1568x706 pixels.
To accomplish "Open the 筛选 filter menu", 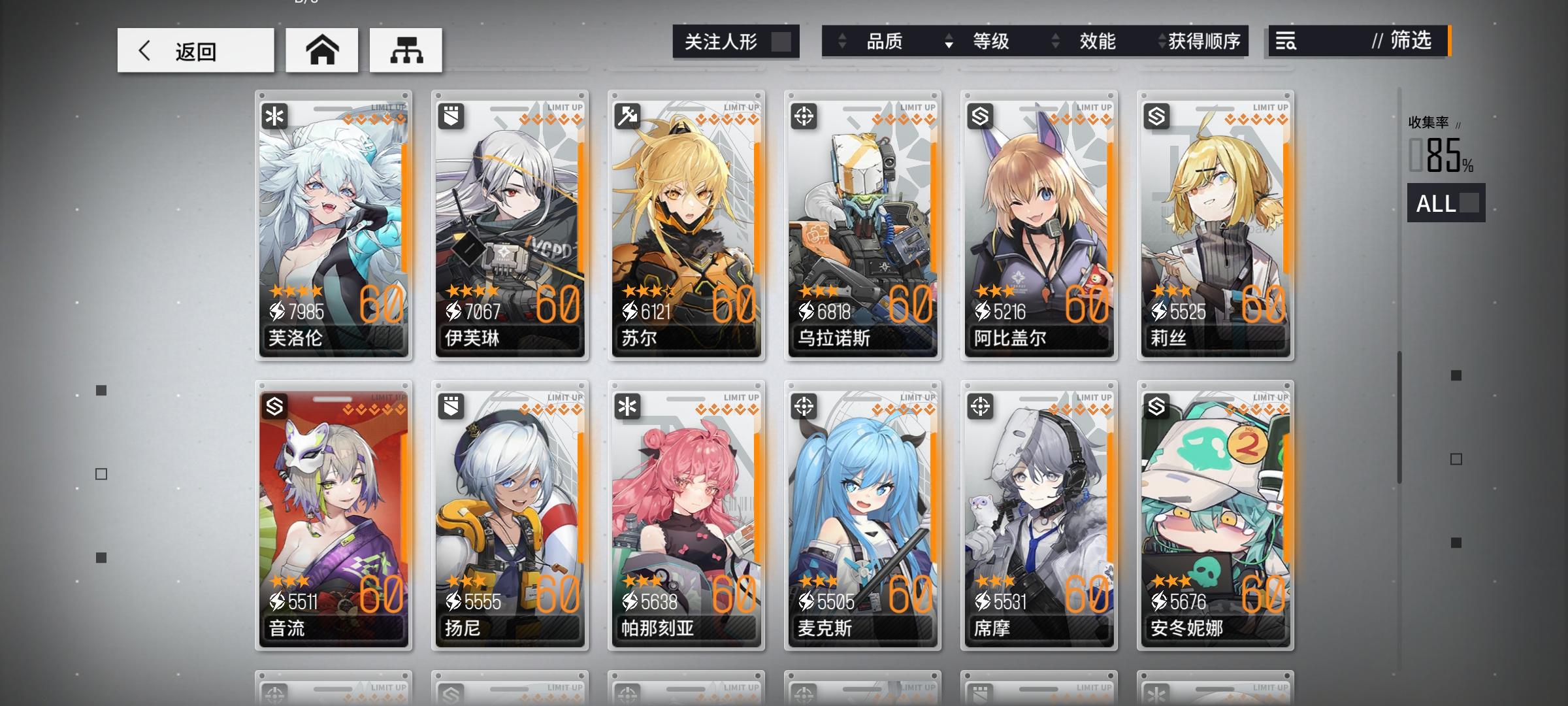I will coord(1411,42).
